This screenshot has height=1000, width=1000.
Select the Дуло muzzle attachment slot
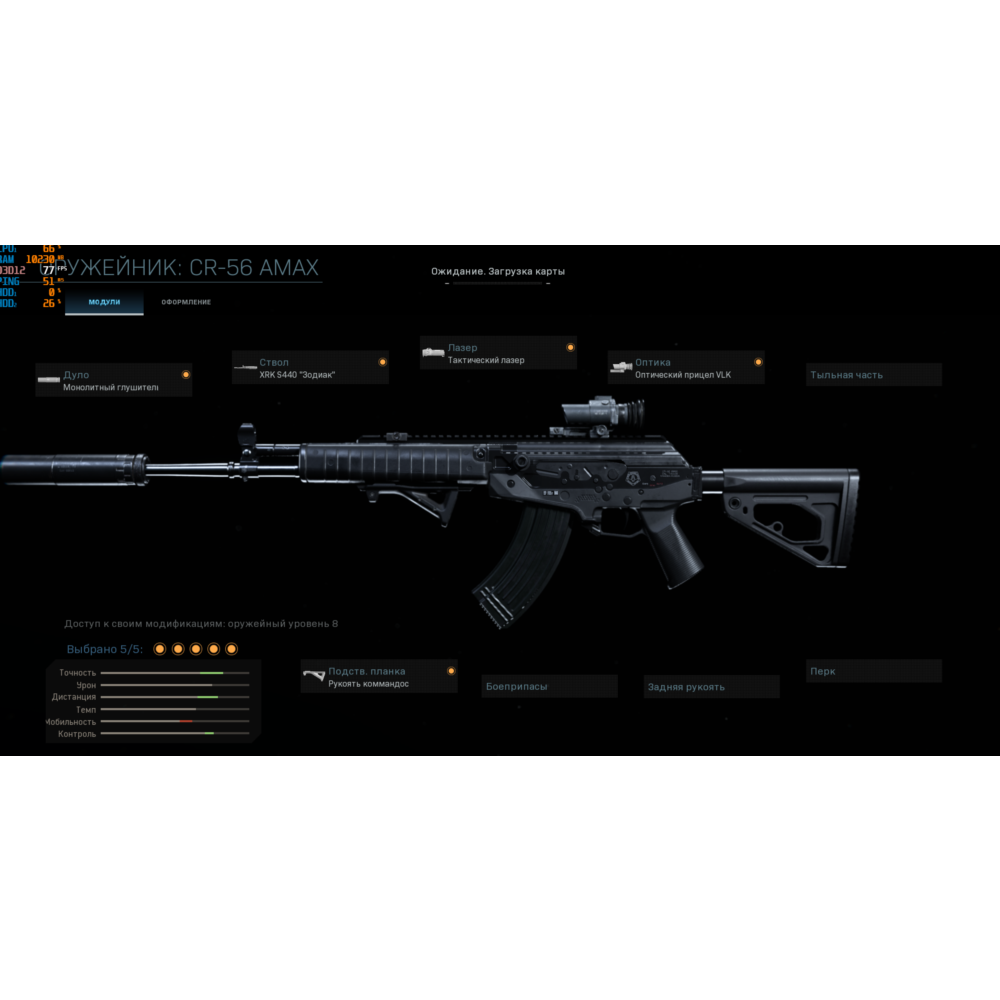point(113,380)
